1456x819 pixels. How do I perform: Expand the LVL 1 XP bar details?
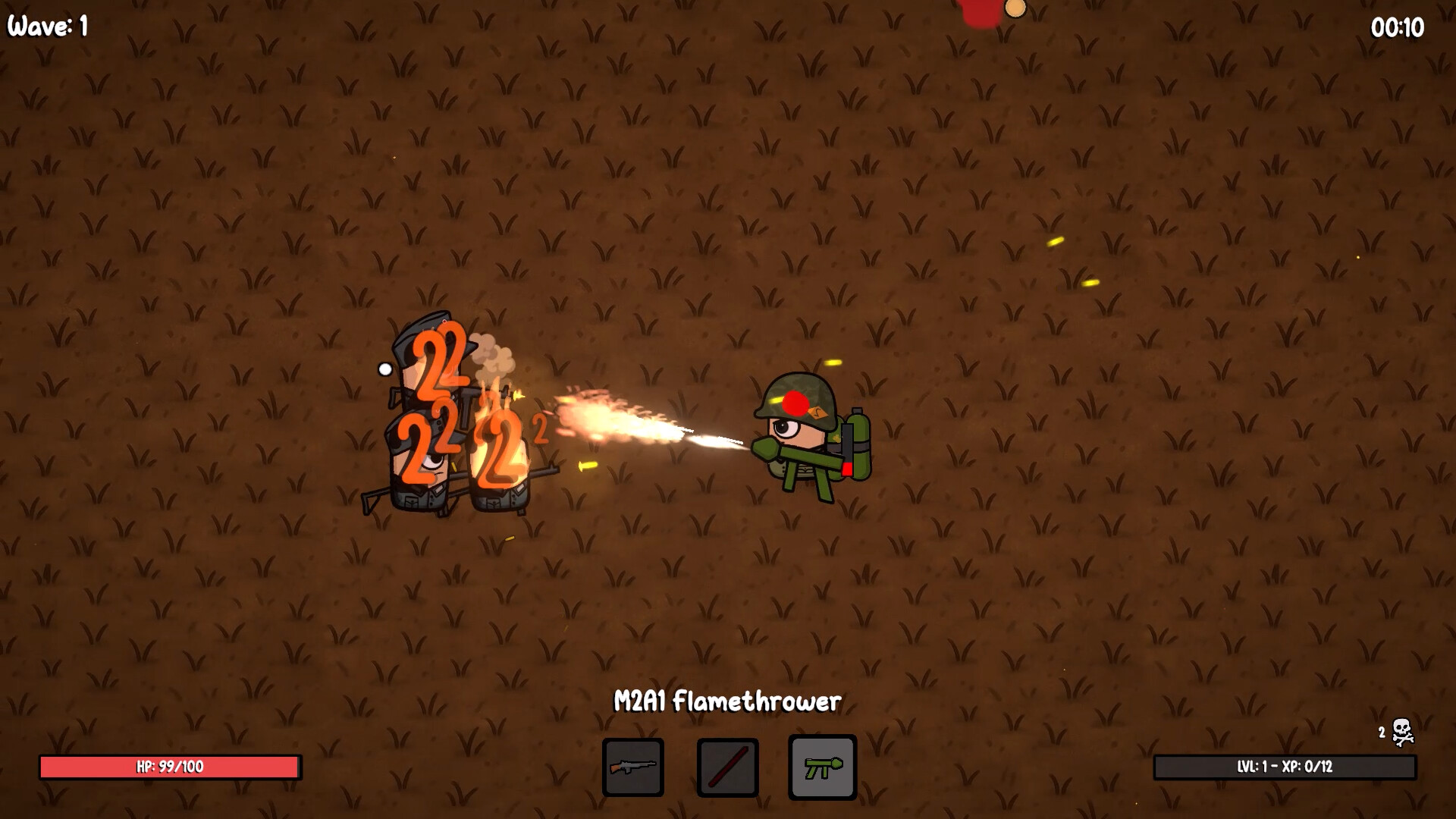coord(1284,767)
